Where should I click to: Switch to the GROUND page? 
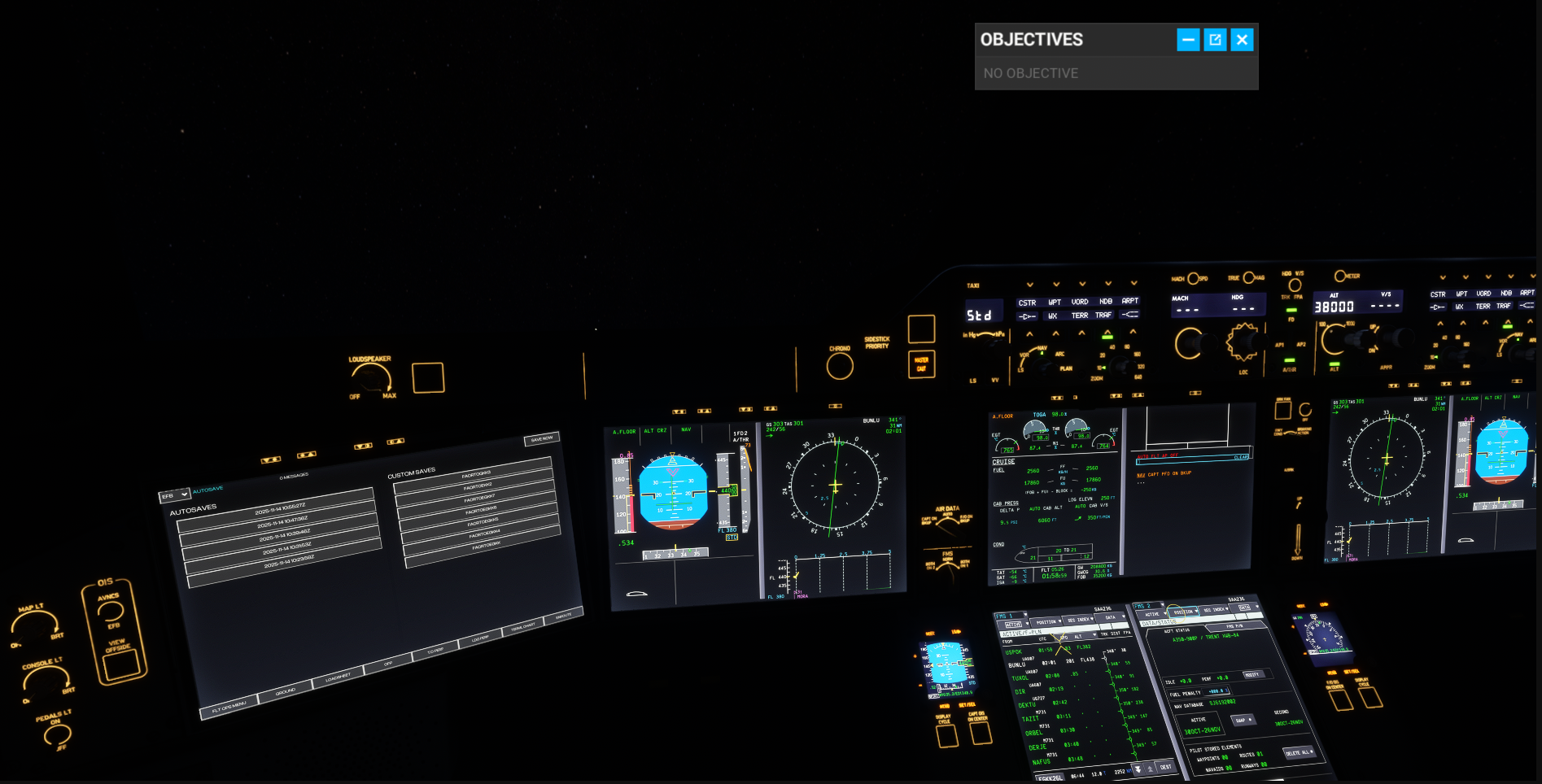coord(286,691)
